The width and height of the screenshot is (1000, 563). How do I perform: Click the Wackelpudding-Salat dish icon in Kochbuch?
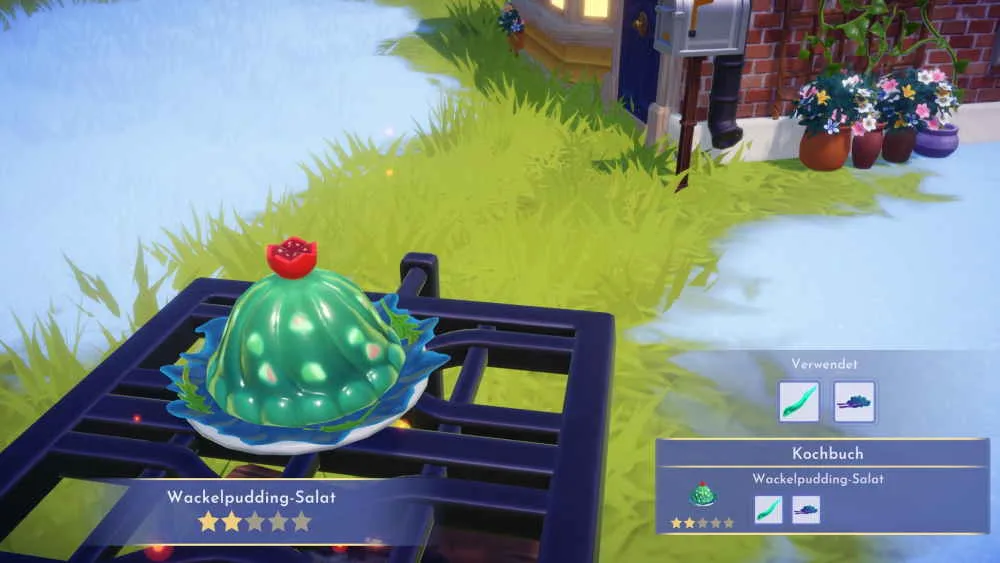click(x=702, y=495)
